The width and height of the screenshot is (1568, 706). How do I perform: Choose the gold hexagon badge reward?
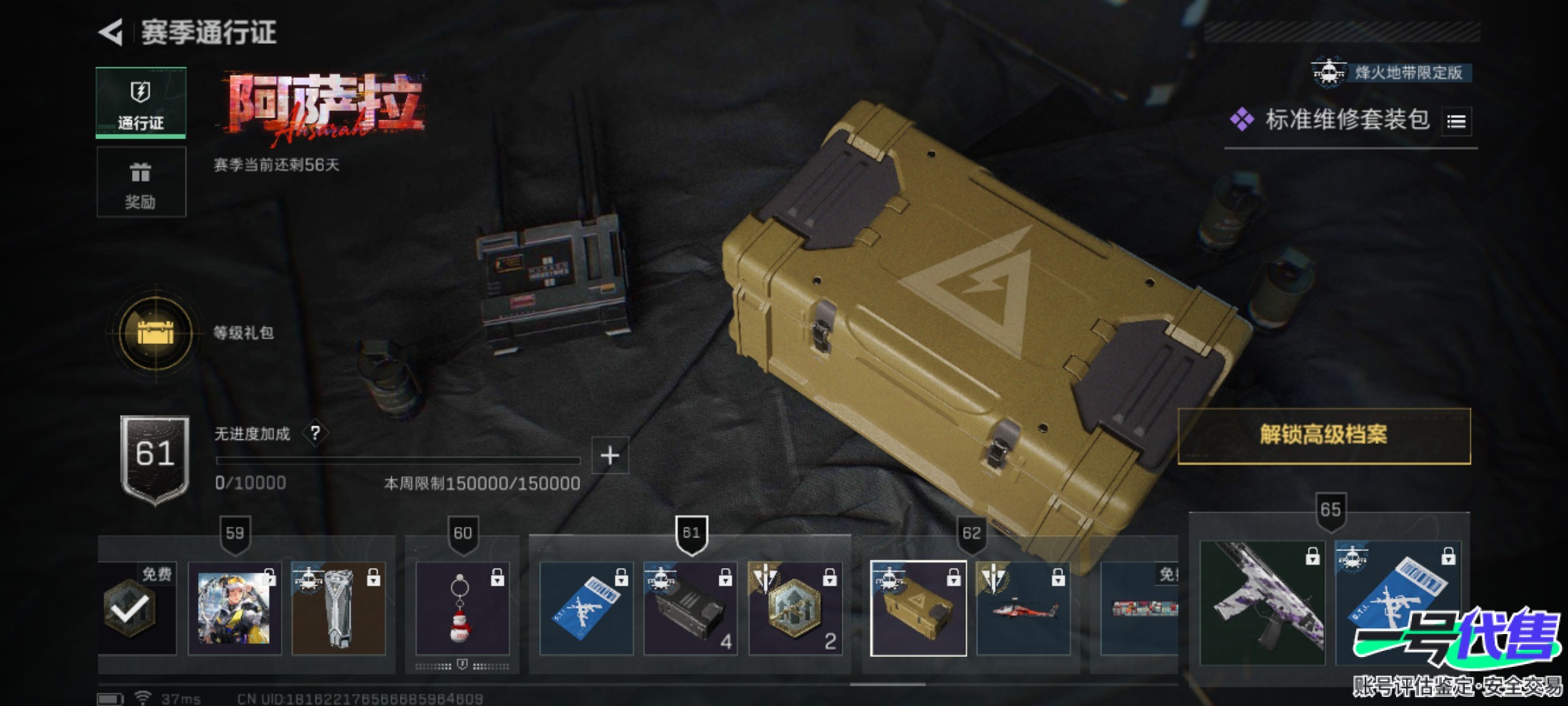(x=795, y=609)
